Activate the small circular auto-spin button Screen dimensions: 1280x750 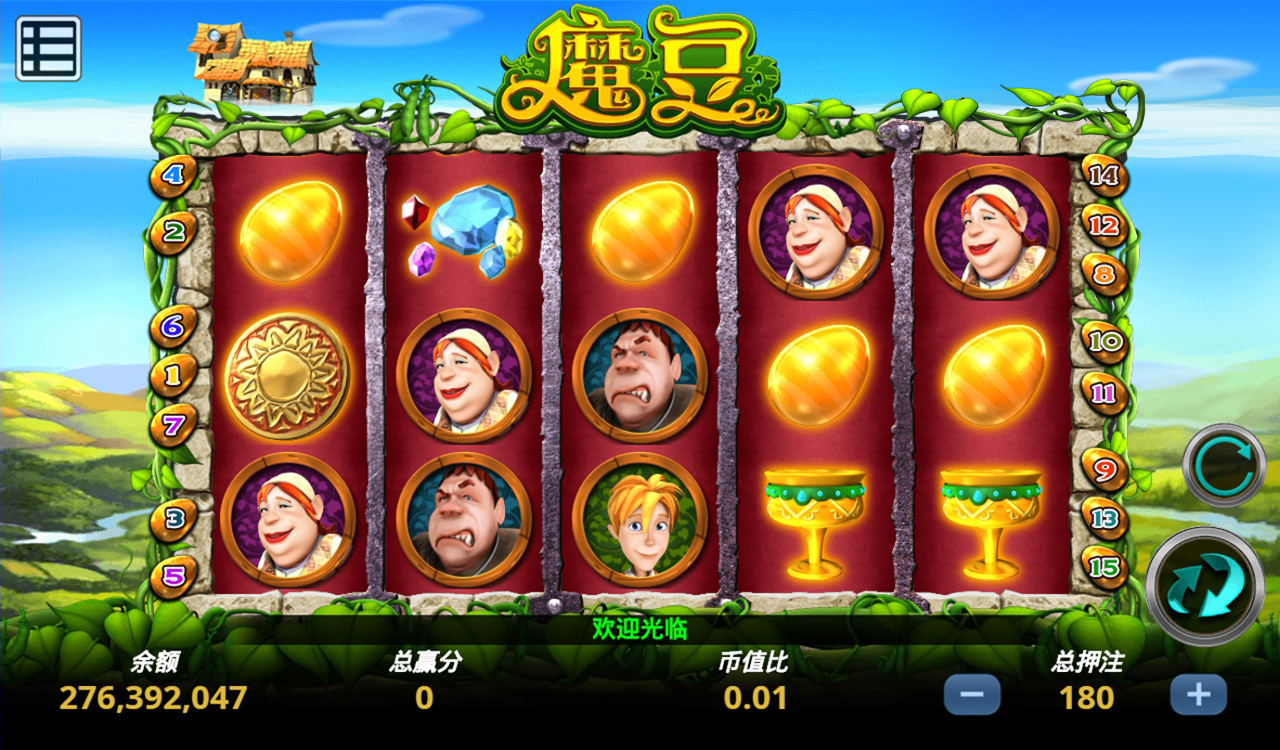pyautogui.click(x=1224, y=465)
